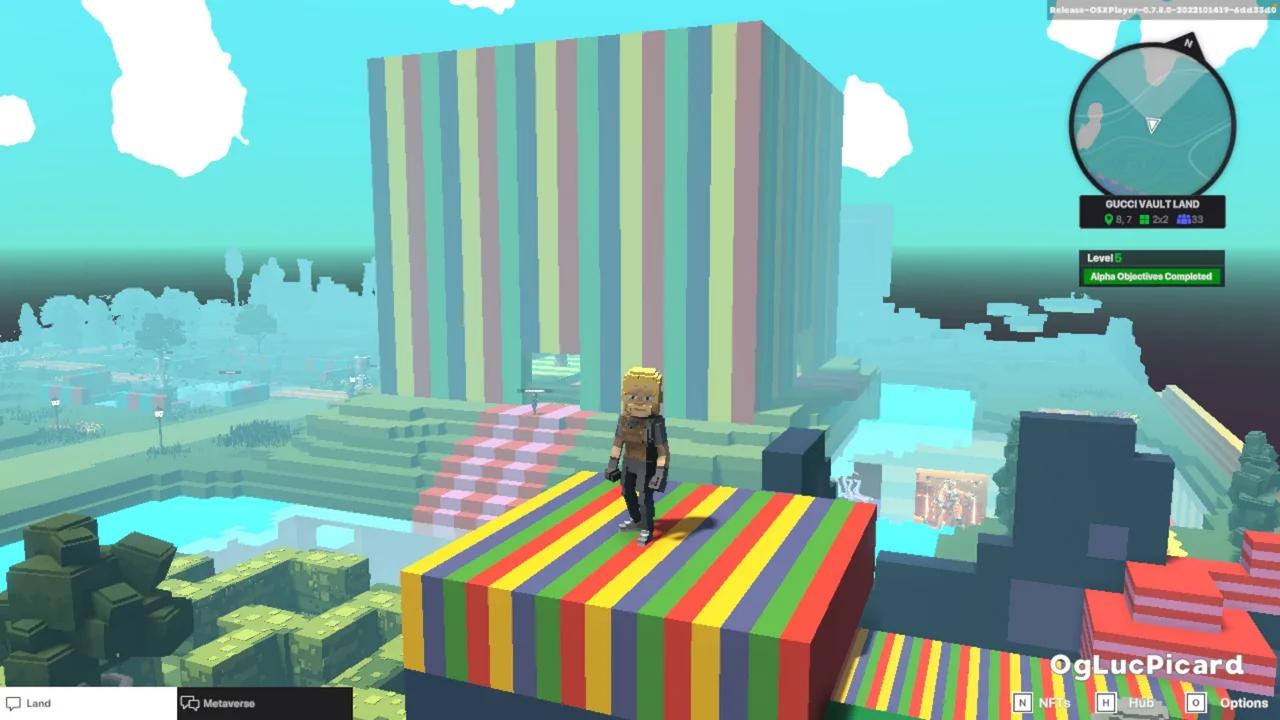Click the H keybind icon beside Hub
This screenshot has height=720, width=1280.
[x=1105, y=704]
